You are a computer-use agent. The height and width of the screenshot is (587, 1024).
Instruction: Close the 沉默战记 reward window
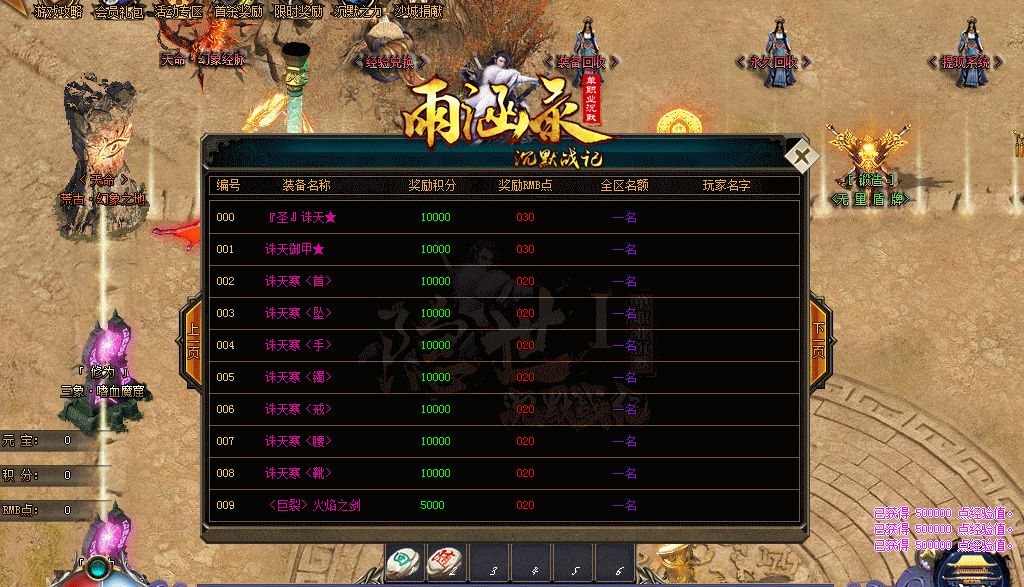(802, 157)
